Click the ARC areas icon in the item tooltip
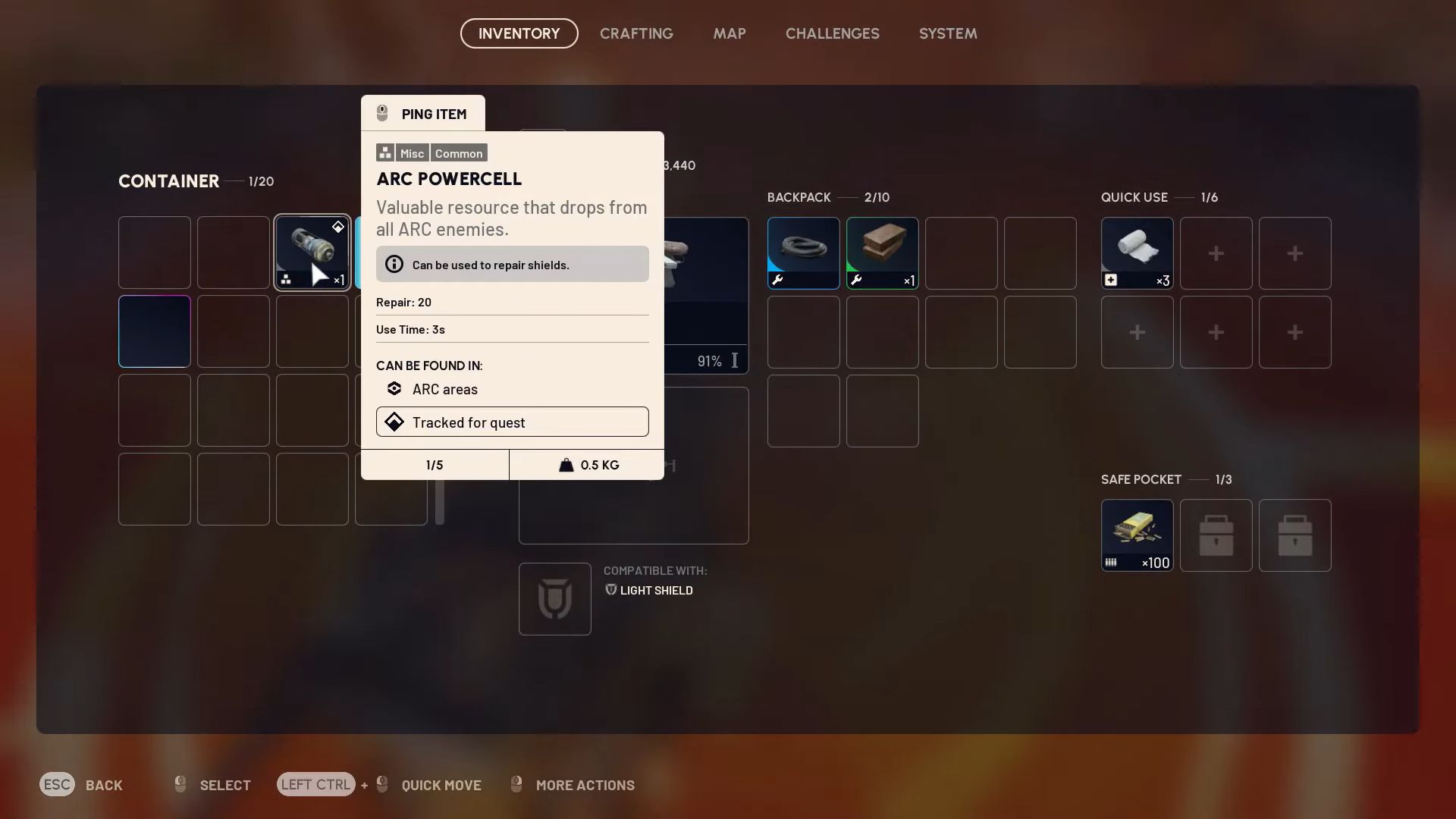1456x819 pixels. pyautogui.click(x=394, y=388)
